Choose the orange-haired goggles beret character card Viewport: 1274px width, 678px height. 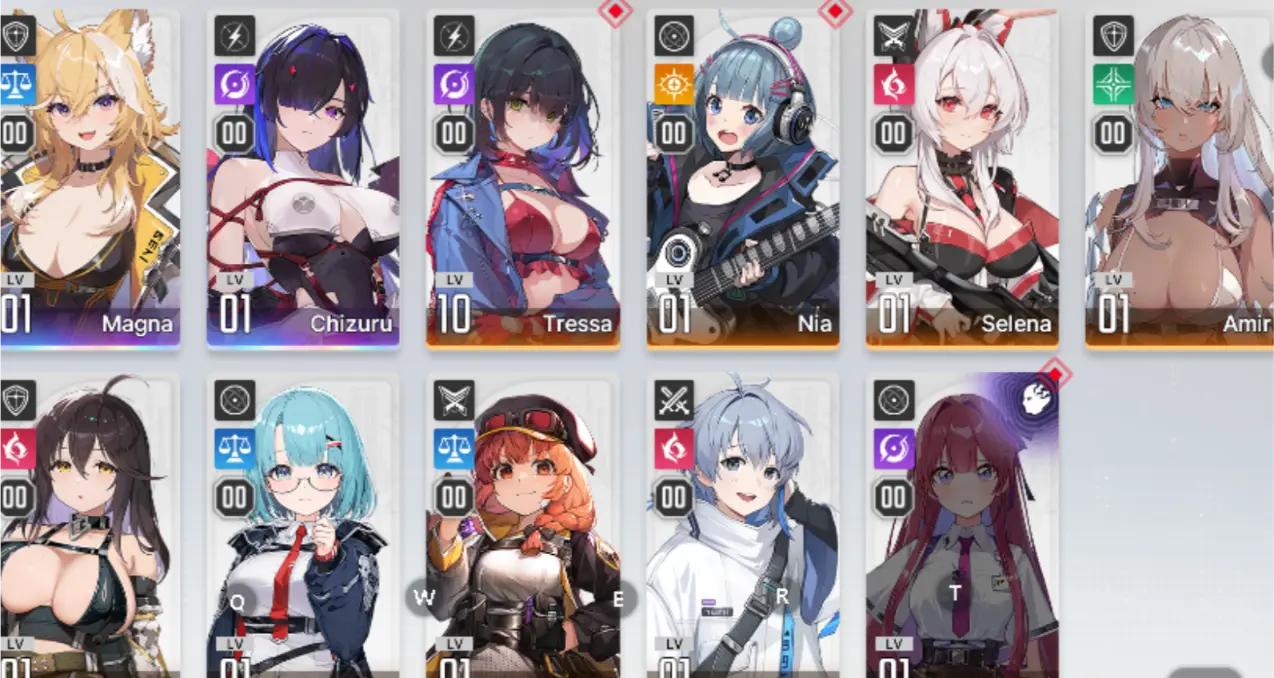(523, 530)
